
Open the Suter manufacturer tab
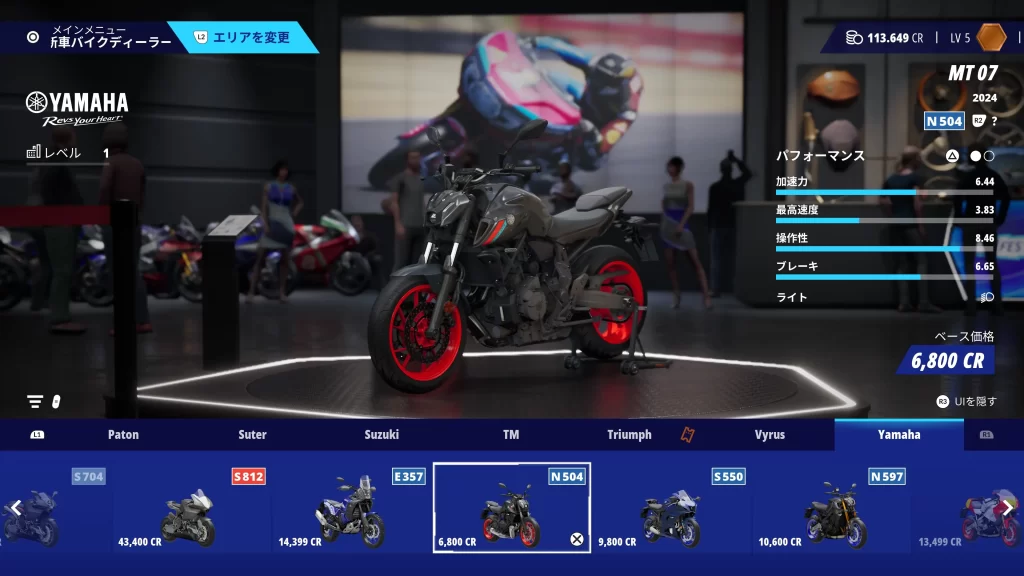coord(252,435)
